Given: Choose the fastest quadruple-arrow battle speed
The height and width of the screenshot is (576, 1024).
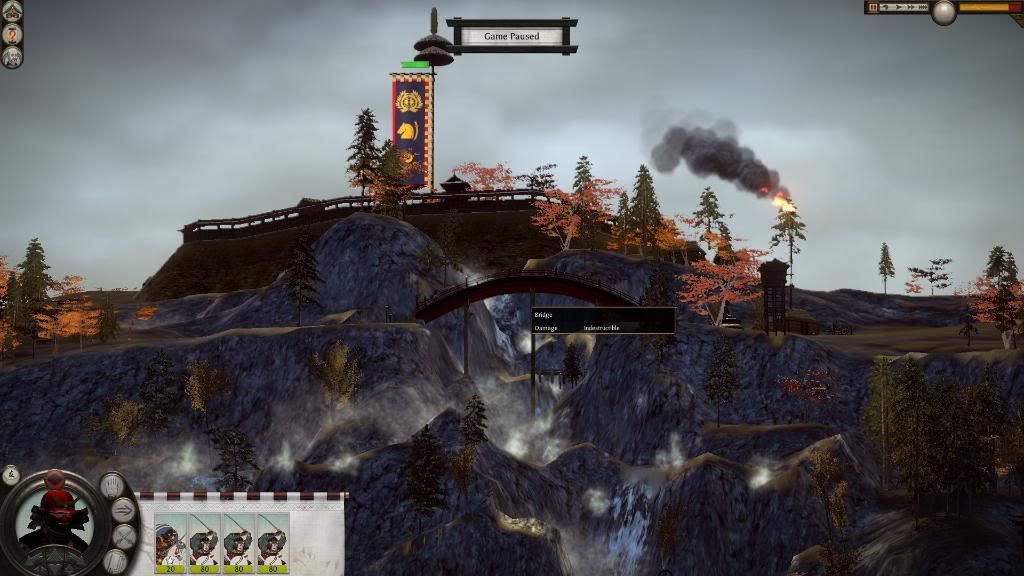Looking at the screenshot, I should (x=922, y=7).
